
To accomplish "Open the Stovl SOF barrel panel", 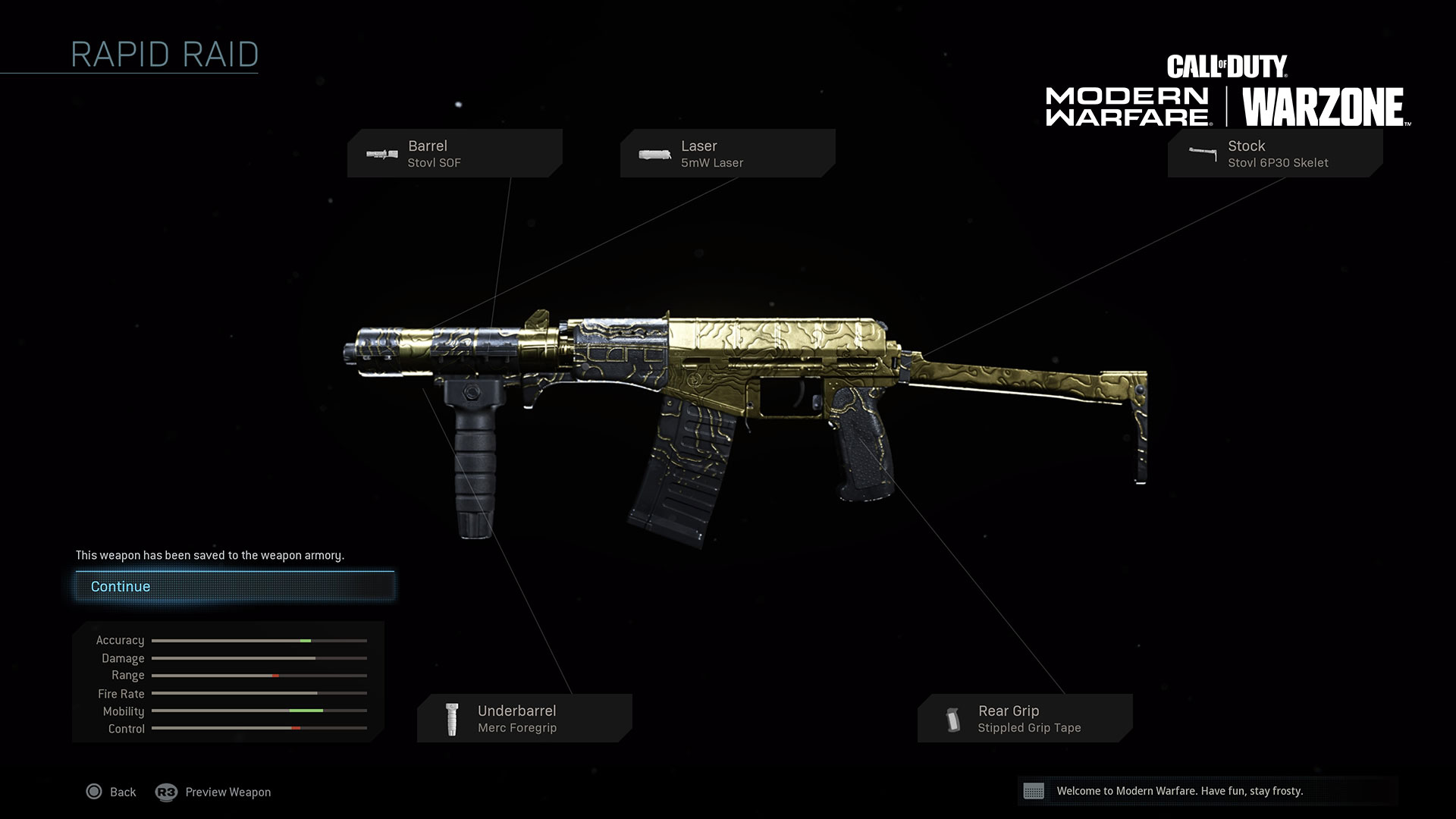I will click(455, 152).
